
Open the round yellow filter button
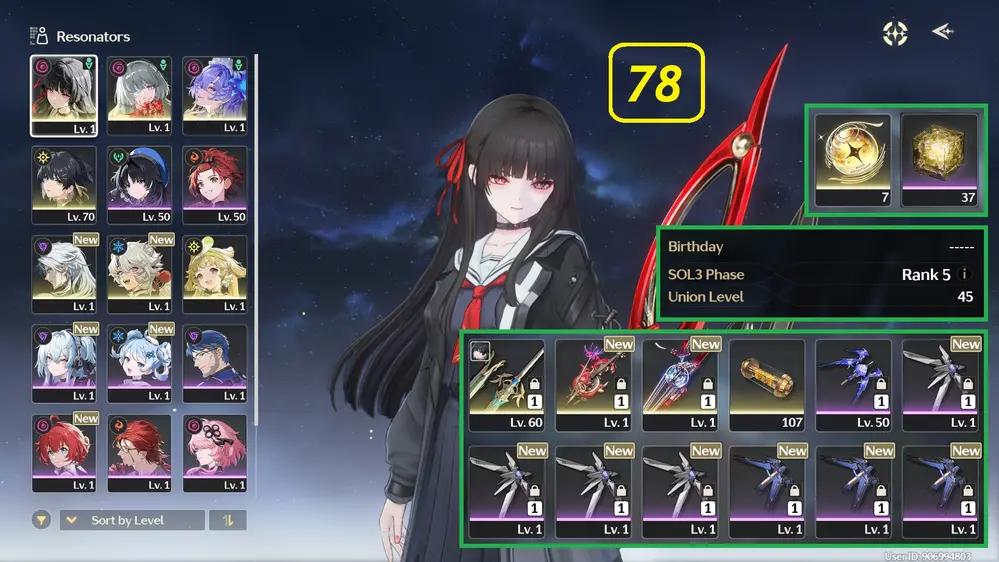41,520
